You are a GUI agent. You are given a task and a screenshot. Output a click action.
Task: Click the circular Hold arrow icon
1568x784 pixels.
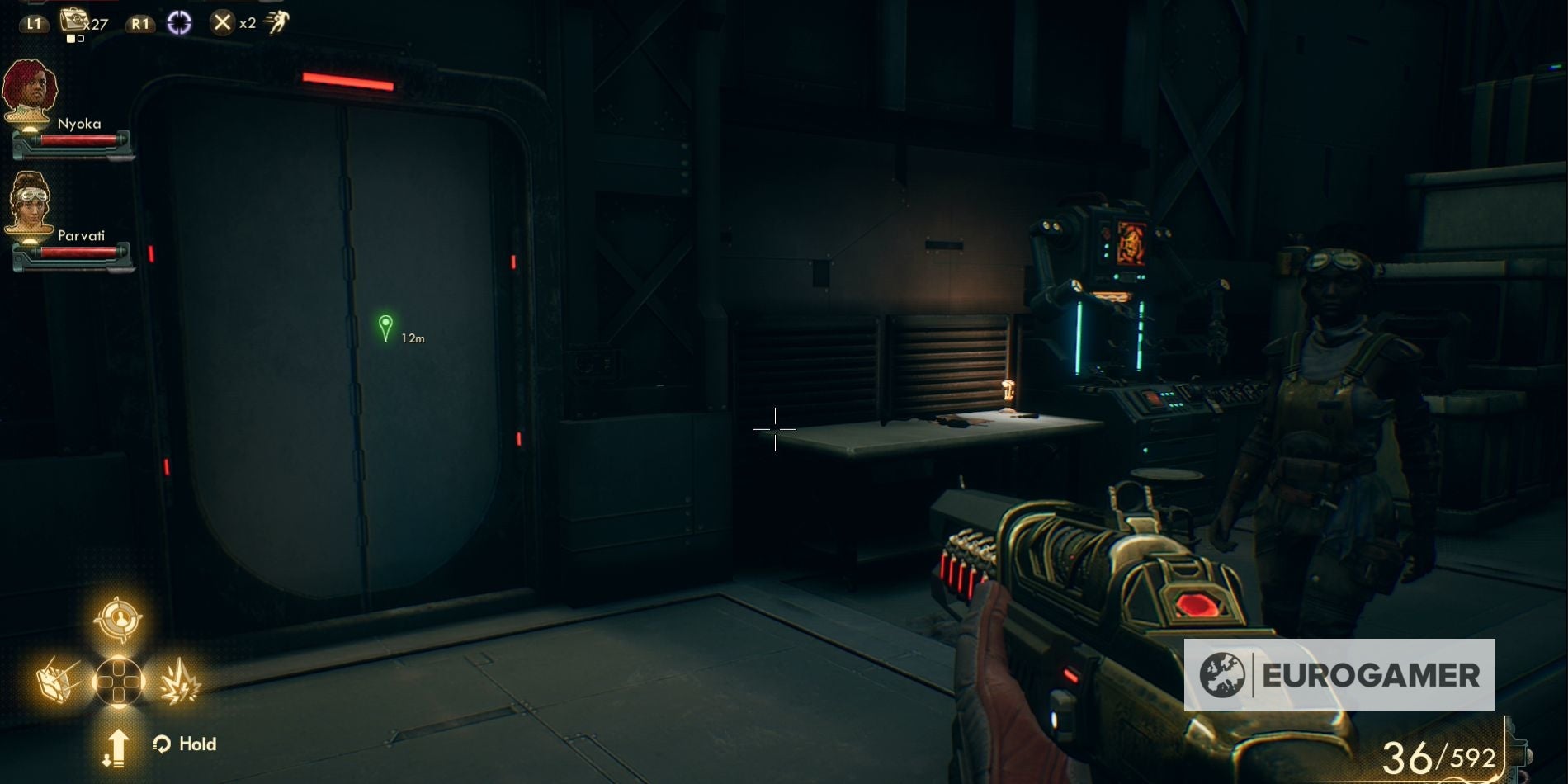click(x=162, y=744)
